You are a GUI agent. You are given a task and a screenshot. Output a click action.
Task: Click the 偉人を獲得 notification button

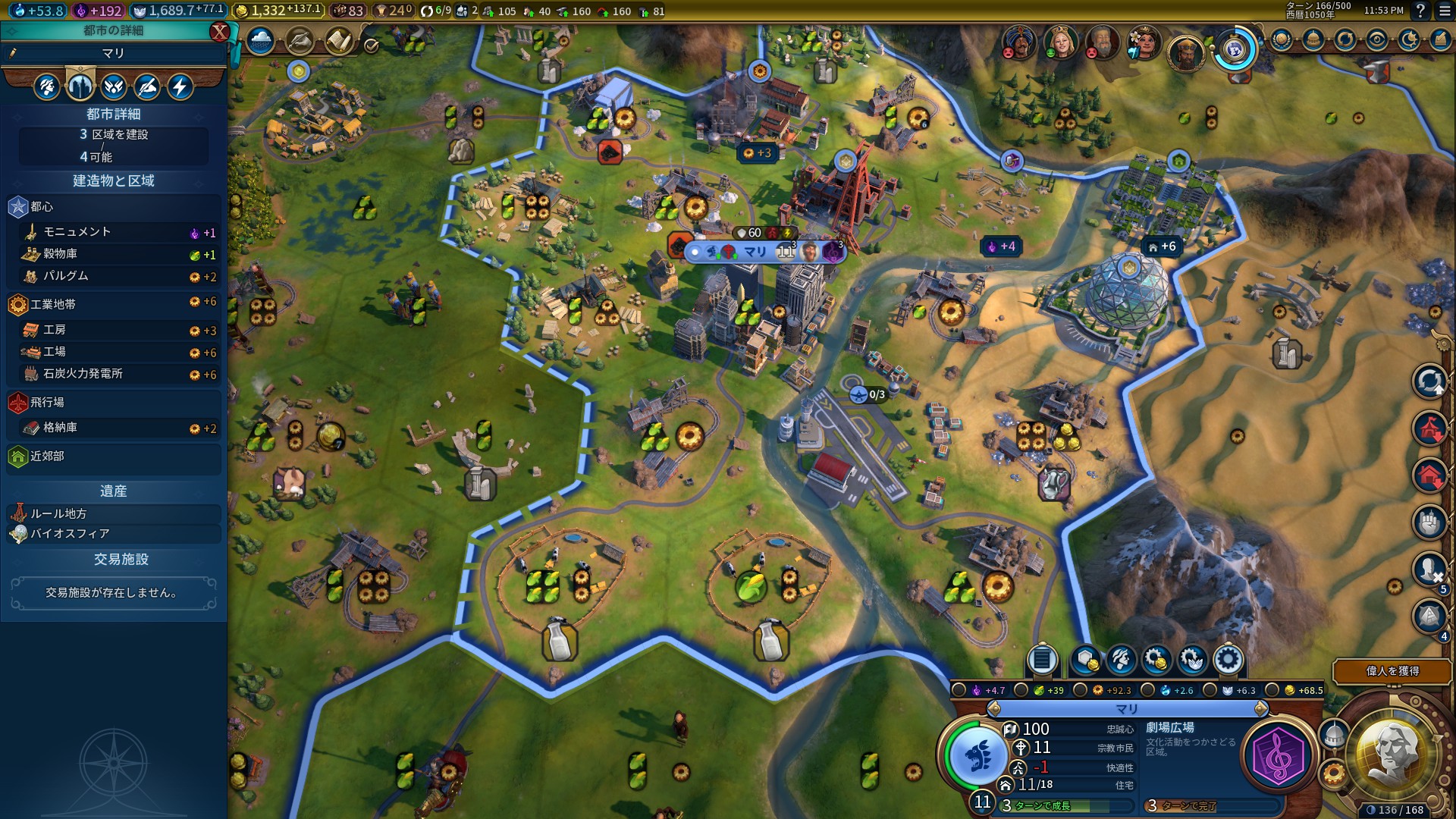coord(1392,671)
